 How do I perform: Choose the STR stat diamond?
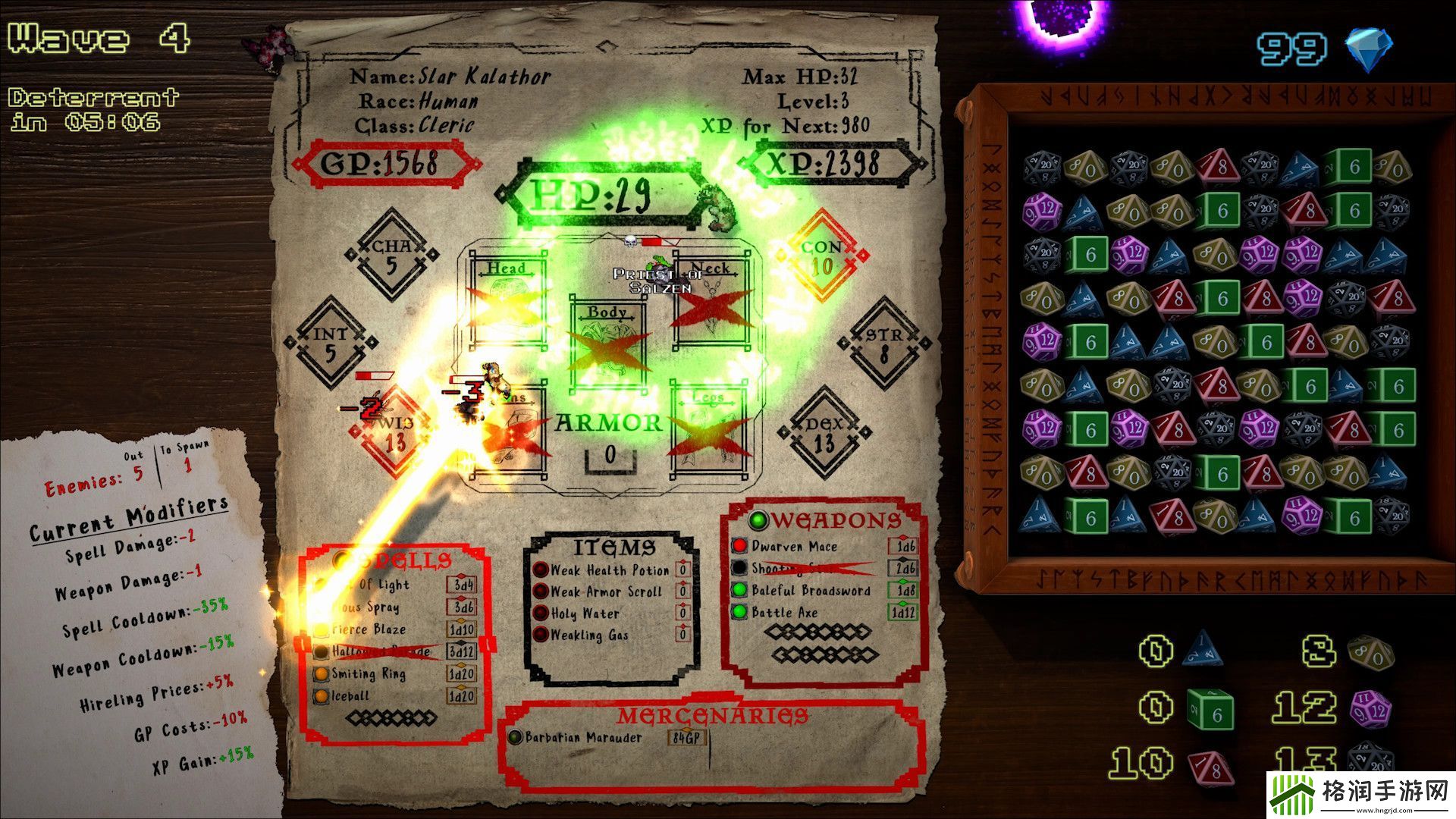click(884, 344)
